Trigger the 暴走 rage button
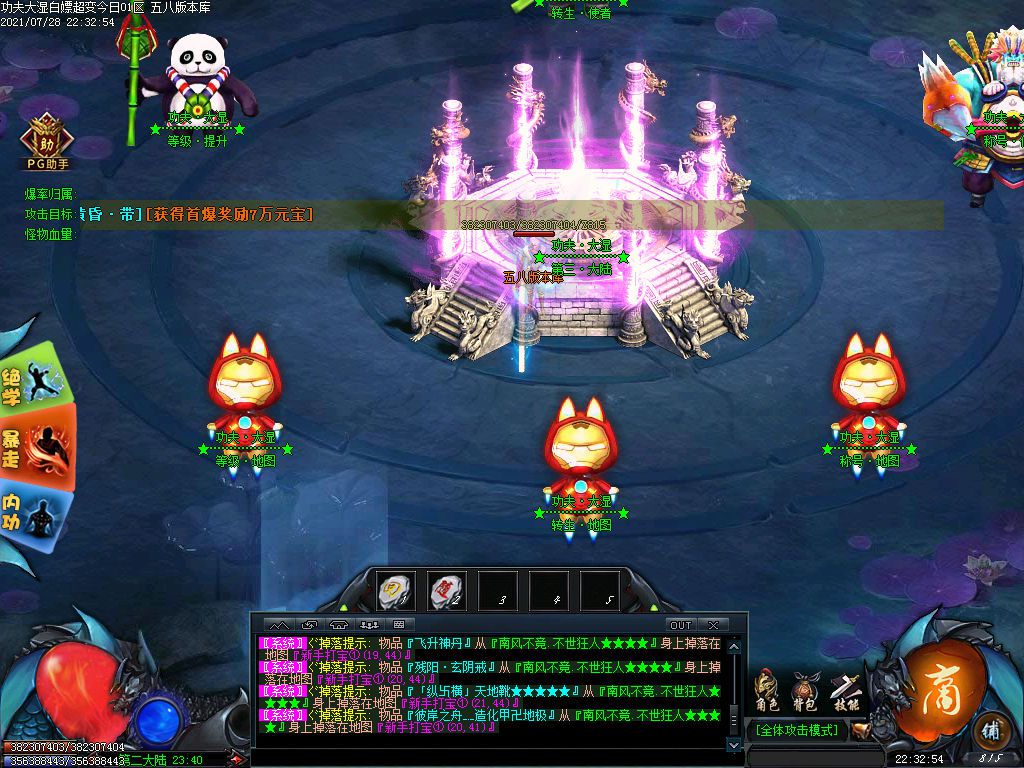The height and width of the screenshot is (768, 1024). pos(35,446)
